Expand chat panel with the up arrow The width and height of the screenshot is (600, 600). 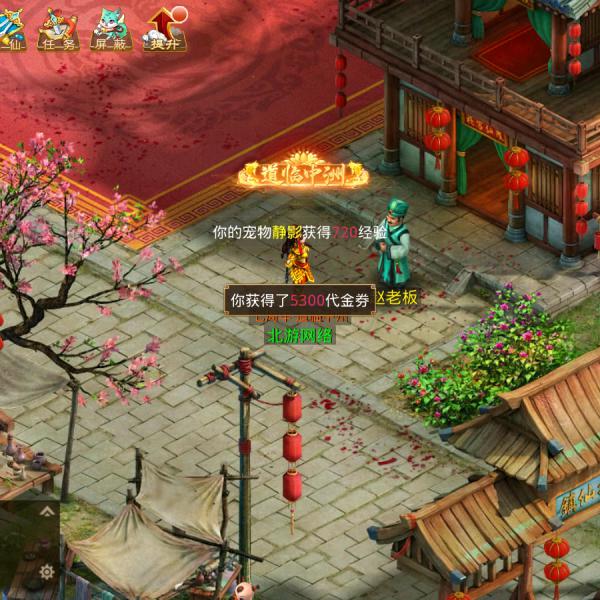click(x=46, y=511)
